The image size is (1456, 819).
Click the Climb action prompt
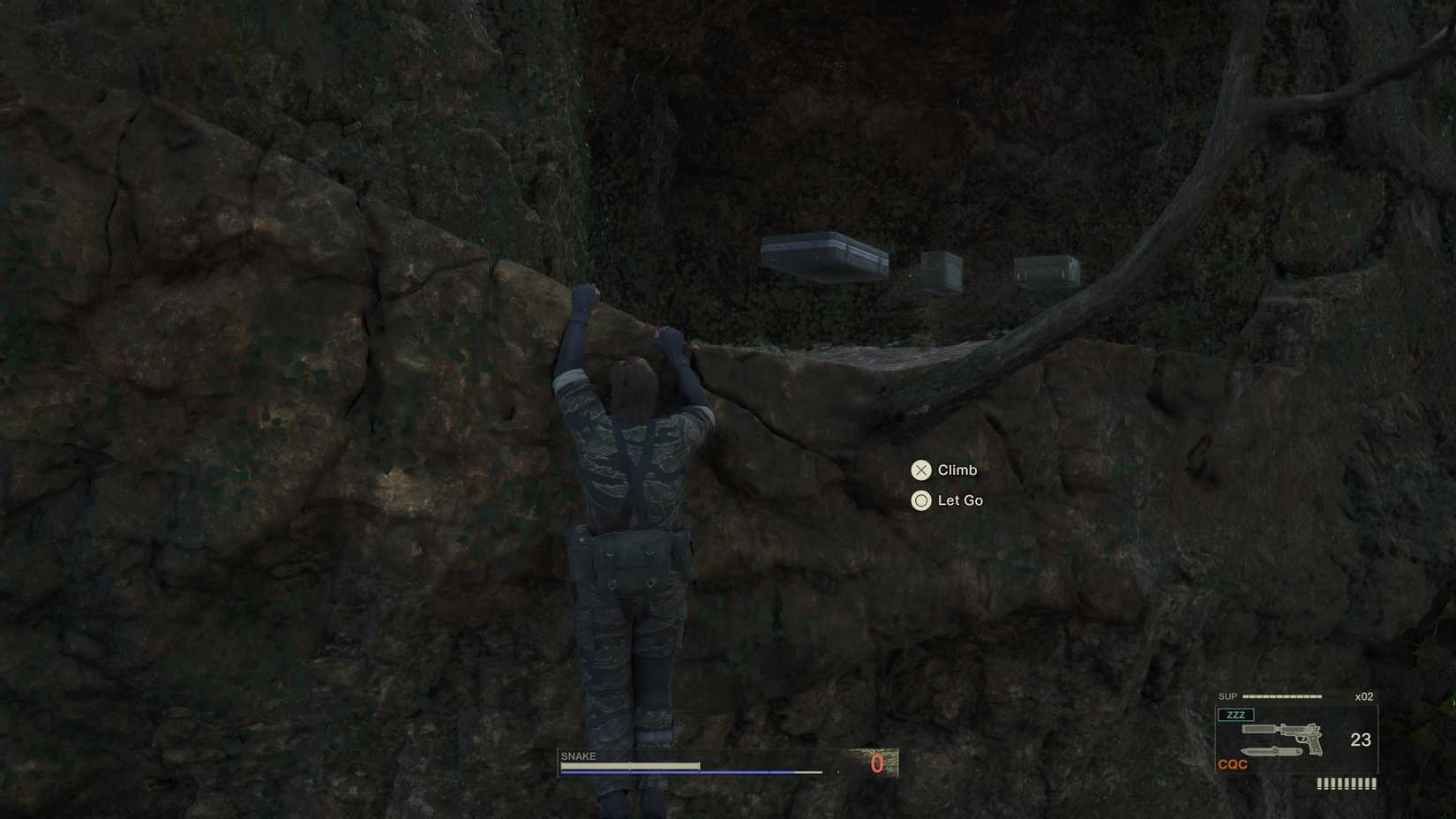pyautogui.click(x=957, y=470)
